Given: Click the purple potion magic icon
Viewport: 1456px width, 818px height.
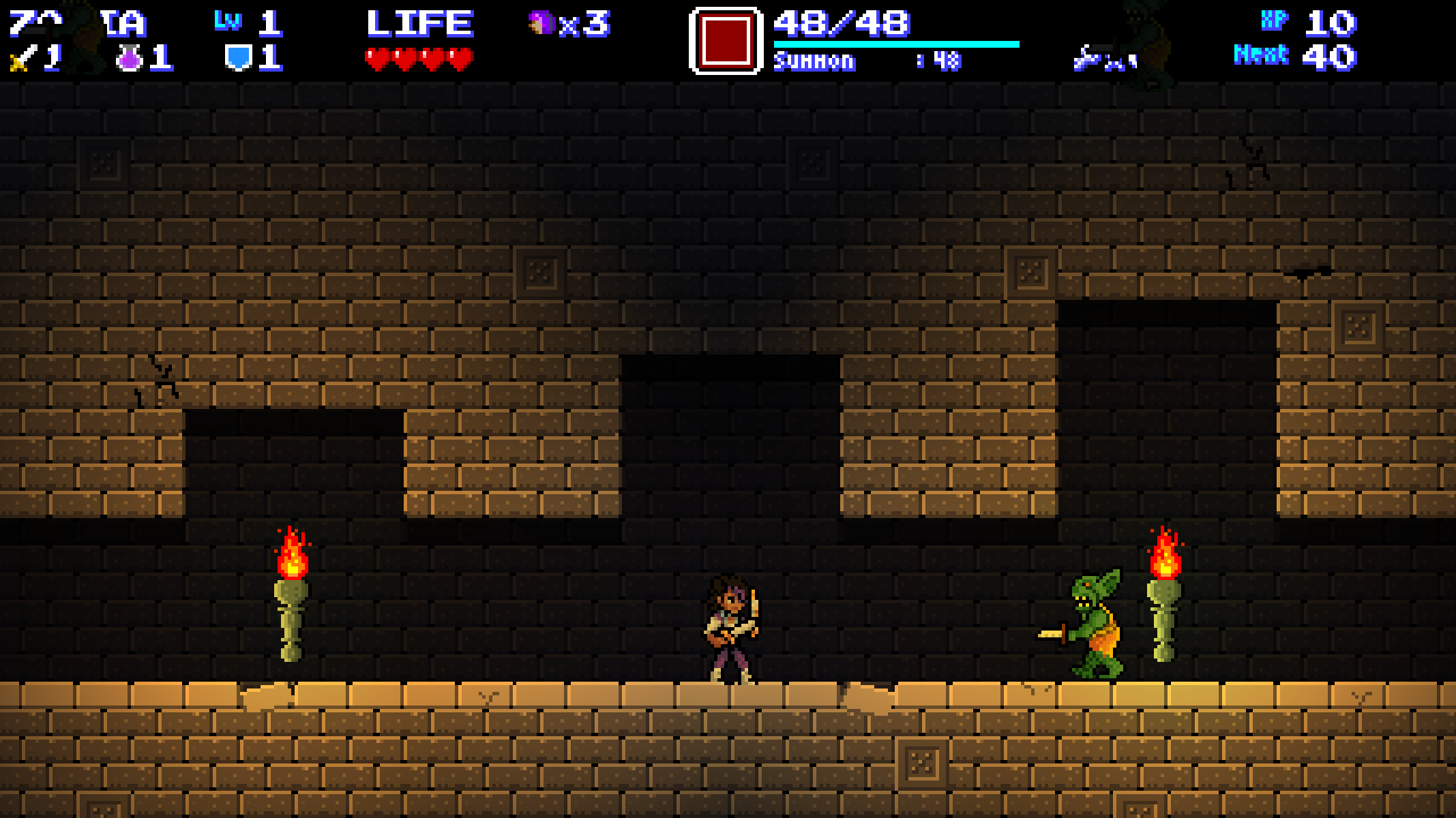Looking at the screenshot, I should 129,59.
